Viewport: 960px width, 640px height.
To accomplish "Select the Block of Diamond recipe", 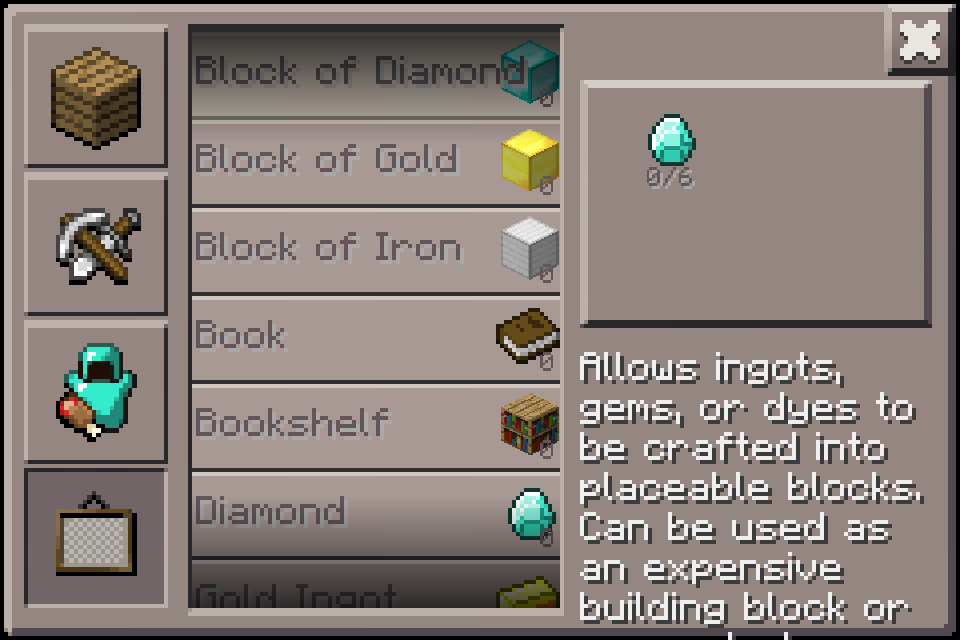I will tap(375, 73).
